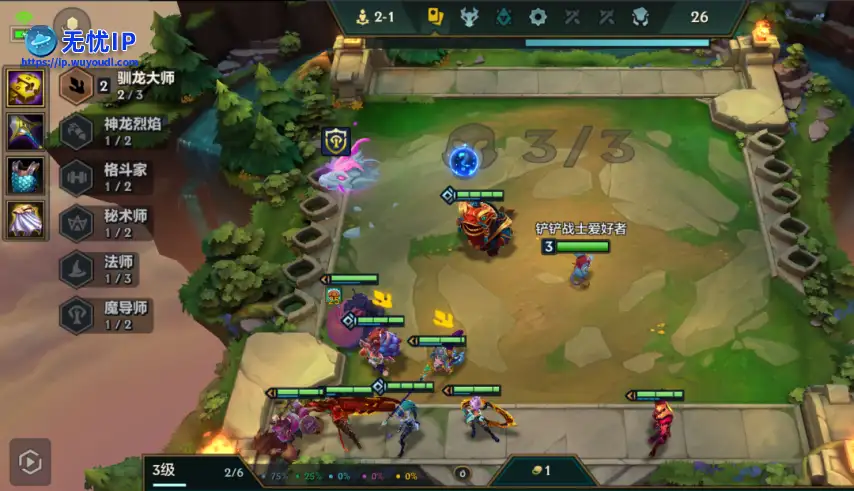
Task: Open the shop panel button at bottom-left
Action: [30, 461]
